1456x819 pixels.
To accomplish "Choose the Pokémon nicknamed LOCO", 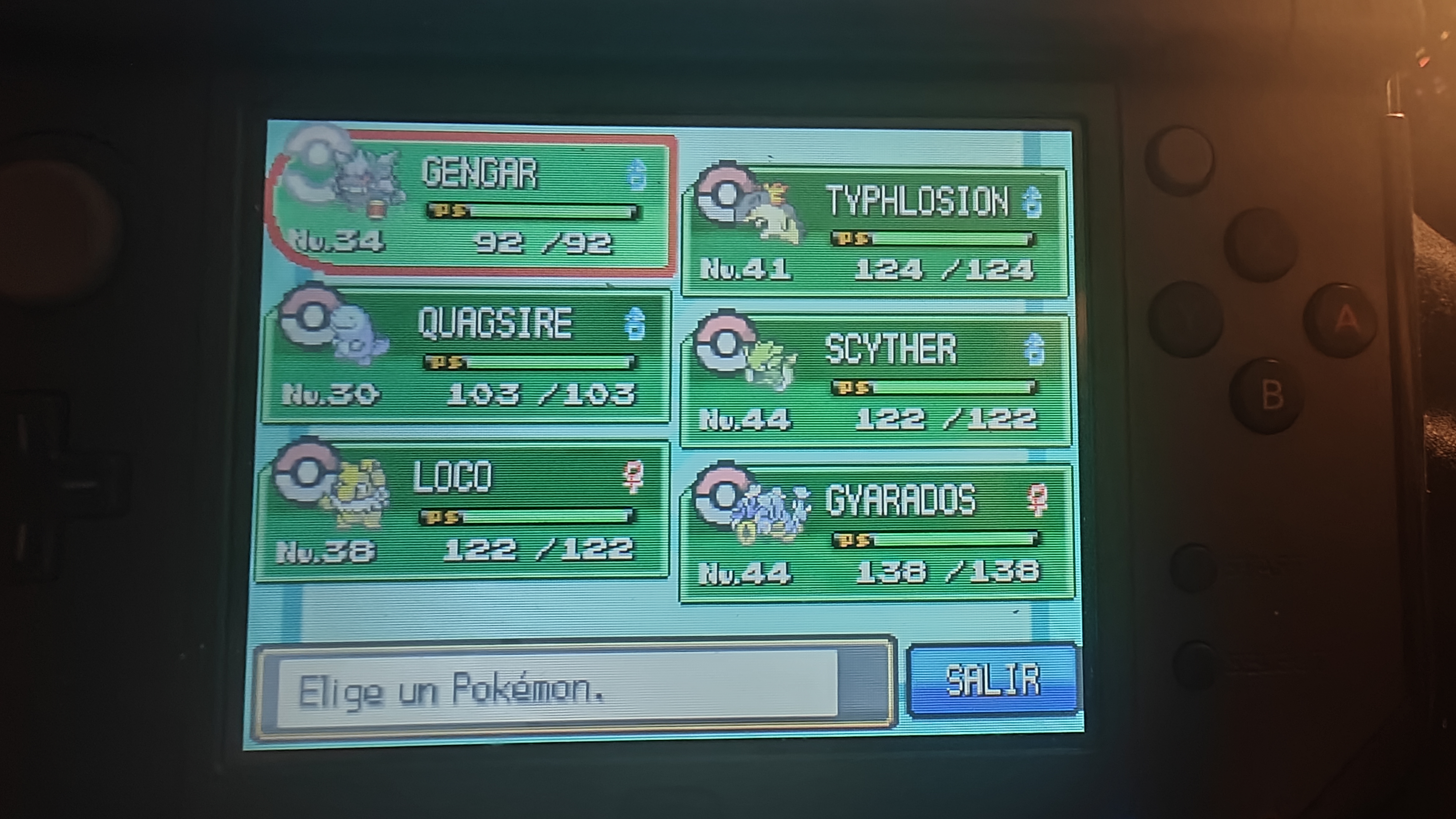I will [x=463, y=511].
